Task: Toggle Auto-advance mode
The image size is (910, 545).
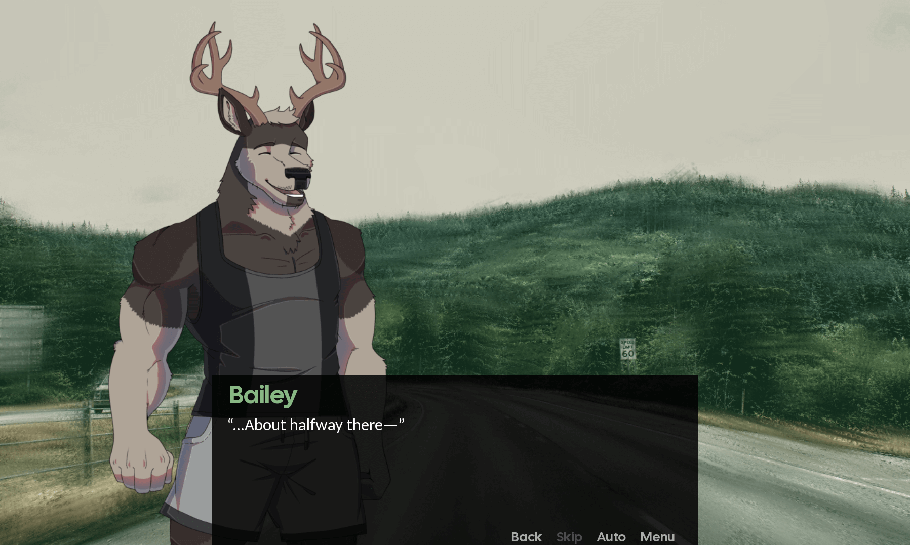Action: tap(611, 537)
